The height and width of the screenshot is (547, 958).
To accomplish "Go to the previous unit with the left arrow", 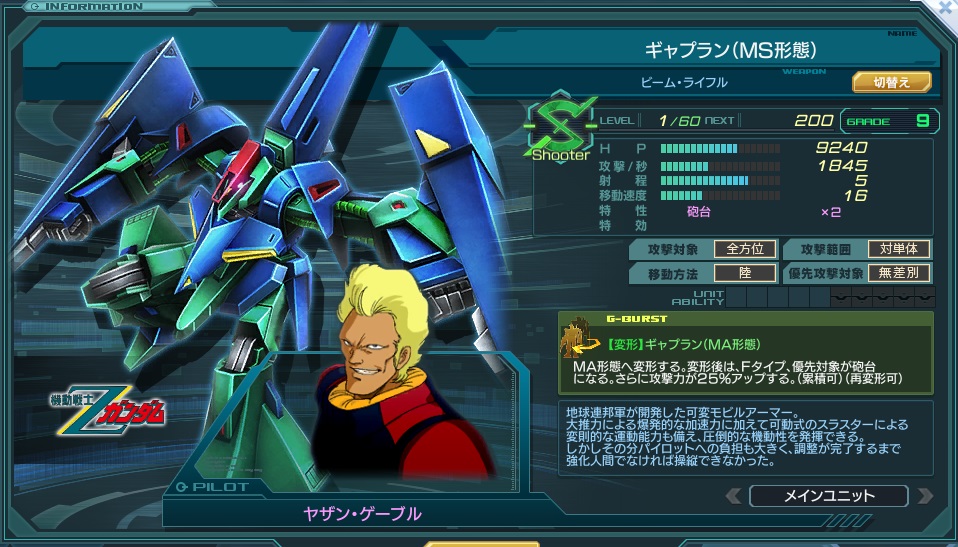I will (x=734, y=495).
